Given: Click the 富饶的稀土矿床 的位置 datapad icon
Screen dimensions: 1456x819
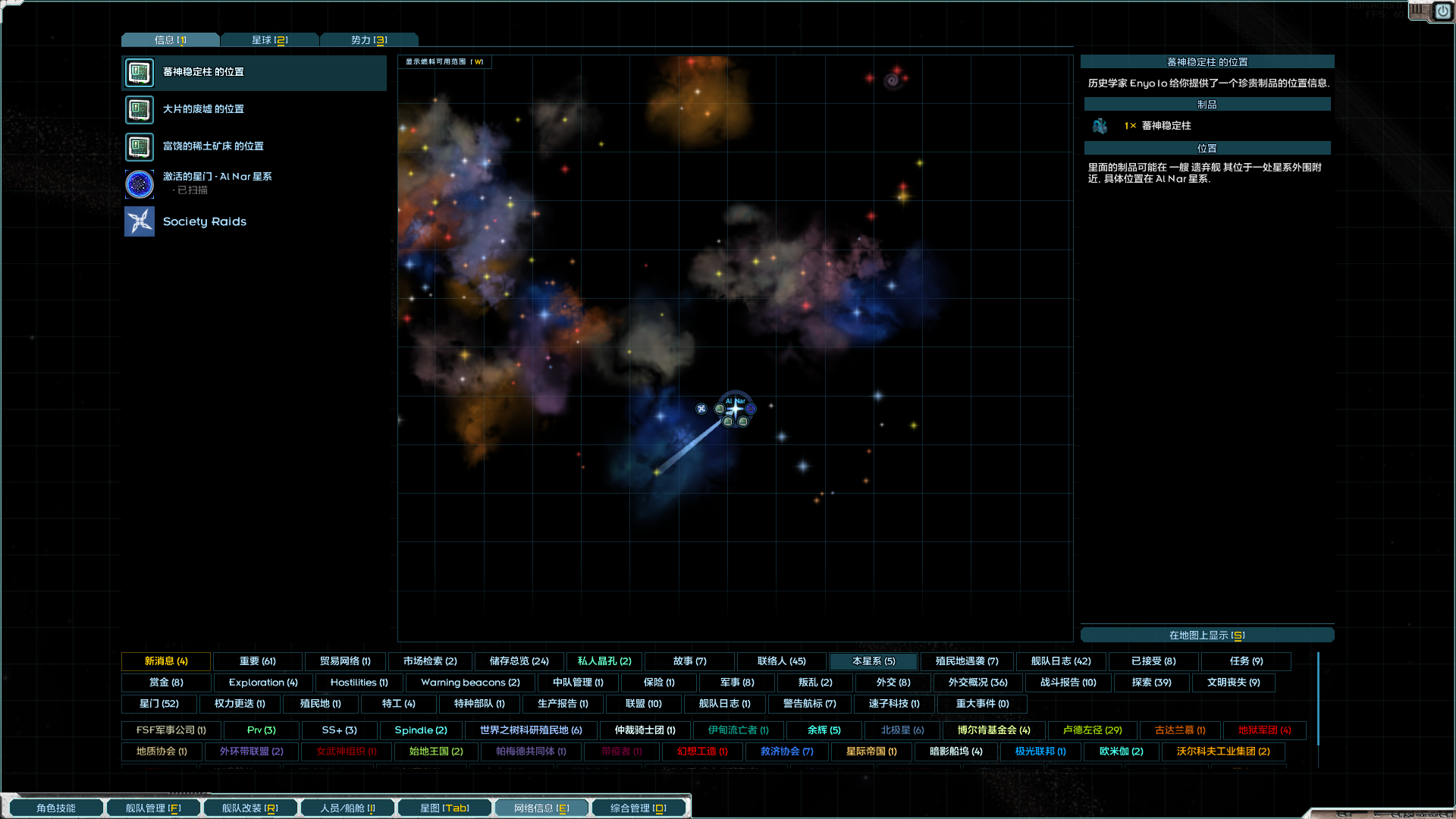Looking at the screenshot, I should click(140, 146).
